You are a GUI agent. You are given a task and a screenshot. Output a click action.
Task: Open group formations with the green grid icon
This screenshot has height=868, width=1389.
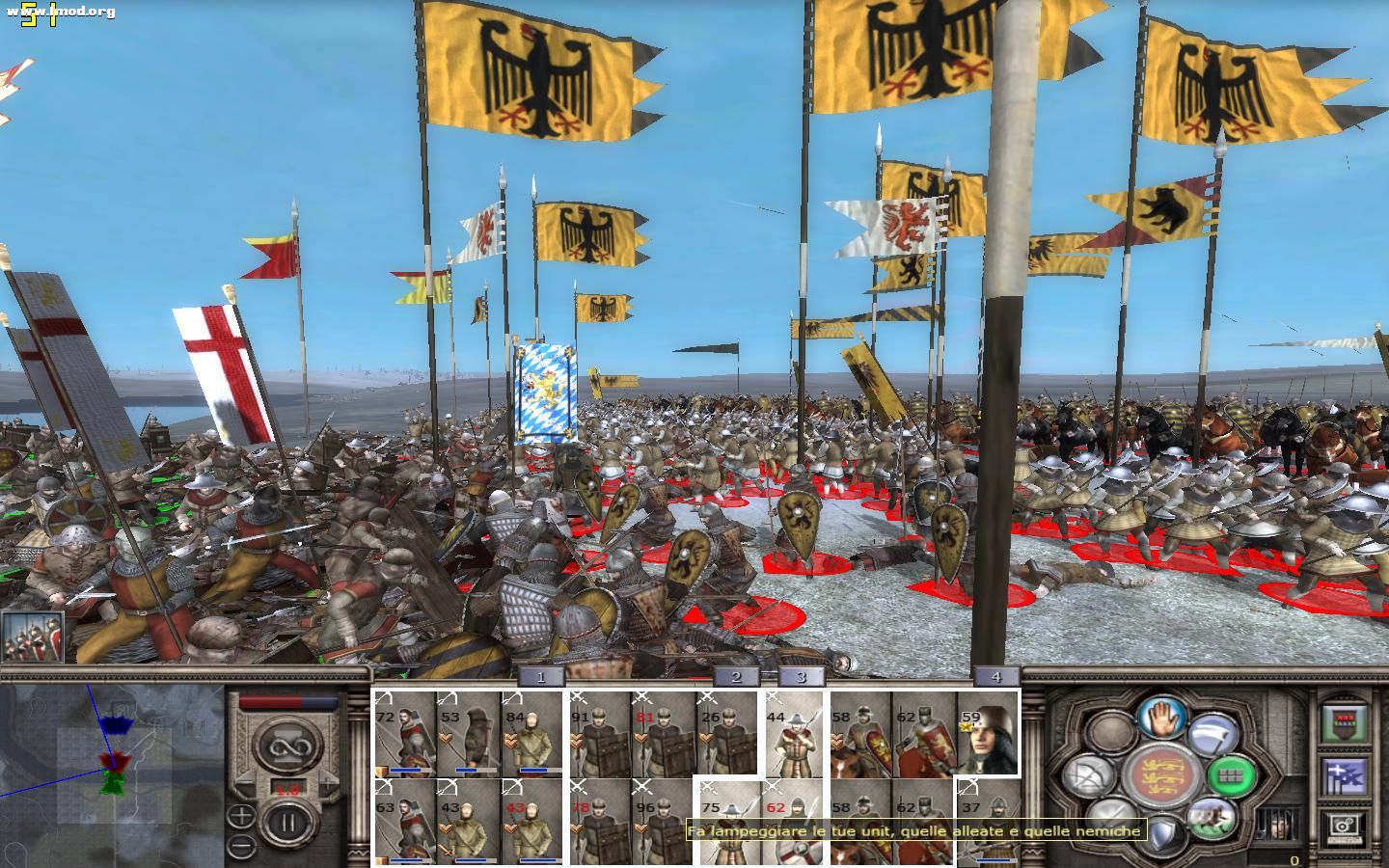click(1229, 776)
